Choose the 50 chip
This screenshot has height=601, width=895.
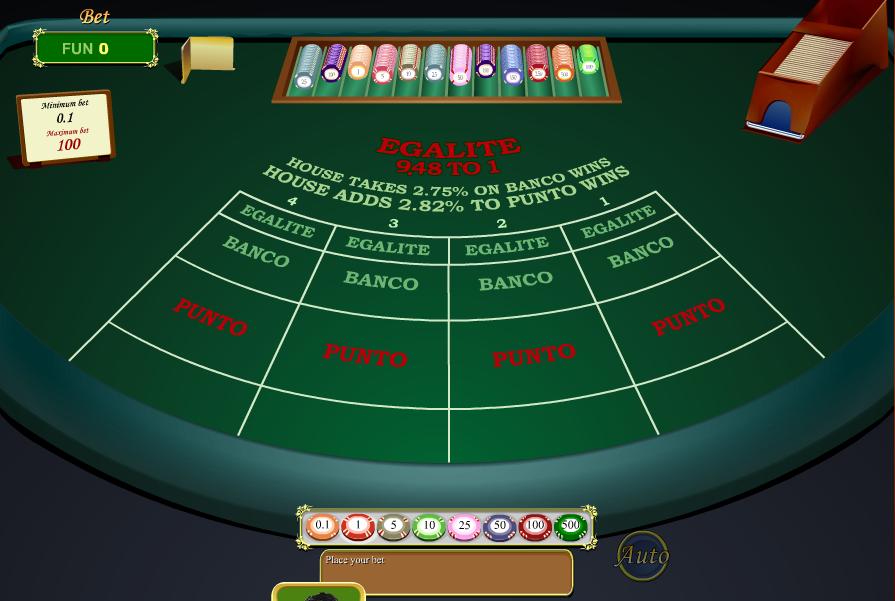click(500, 525)
